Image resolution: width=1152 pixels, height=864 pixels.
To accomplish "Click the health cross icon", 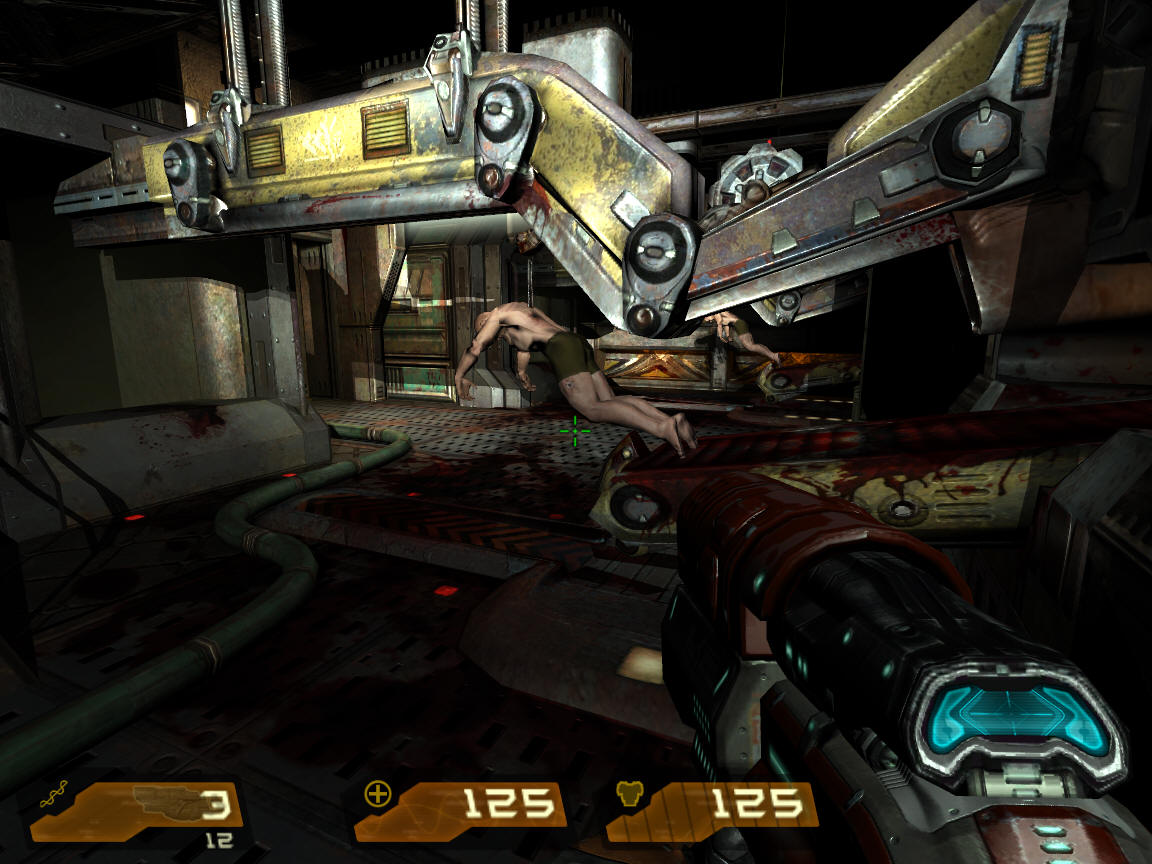I will coord(378,795).
